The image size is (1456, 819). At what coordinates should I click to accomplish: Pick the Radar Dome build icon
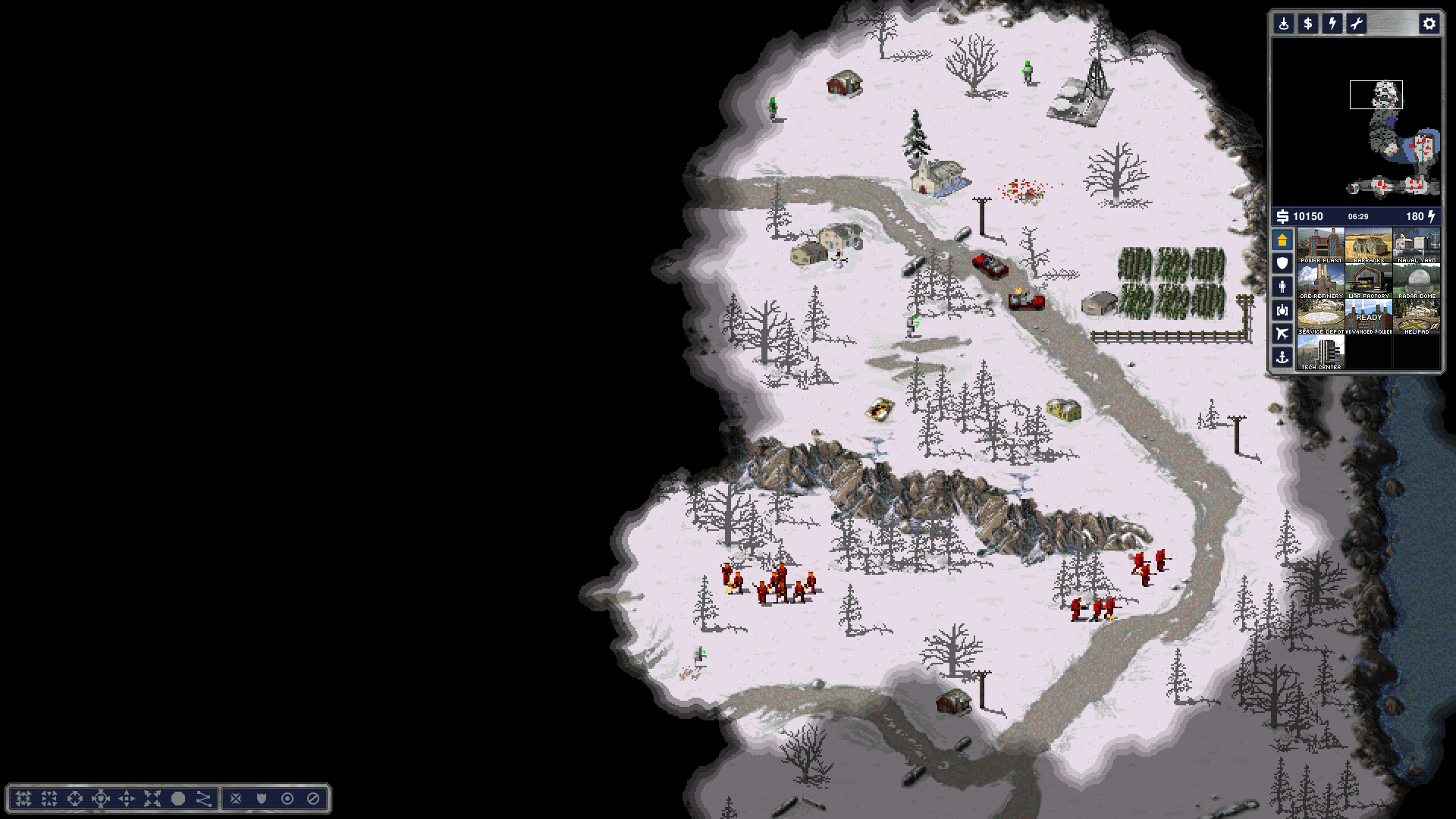1416,281
